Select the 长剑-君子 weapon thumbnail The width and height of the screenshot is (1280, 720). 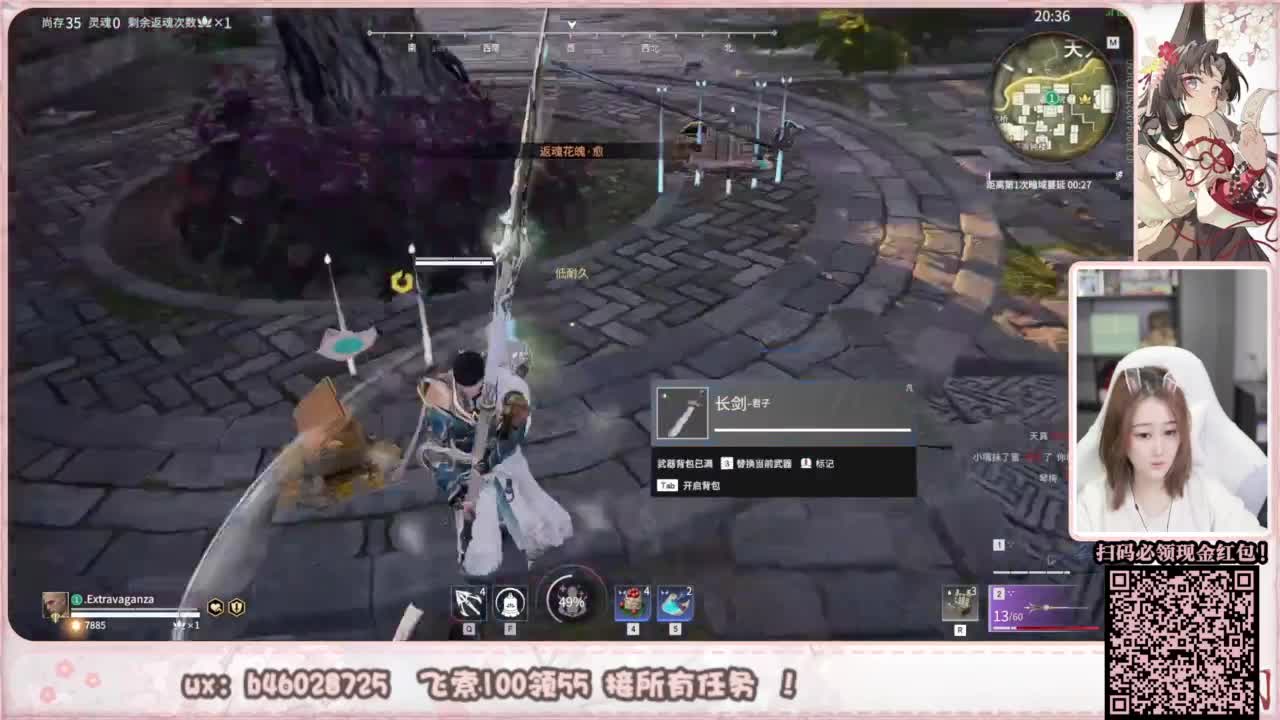683,410
